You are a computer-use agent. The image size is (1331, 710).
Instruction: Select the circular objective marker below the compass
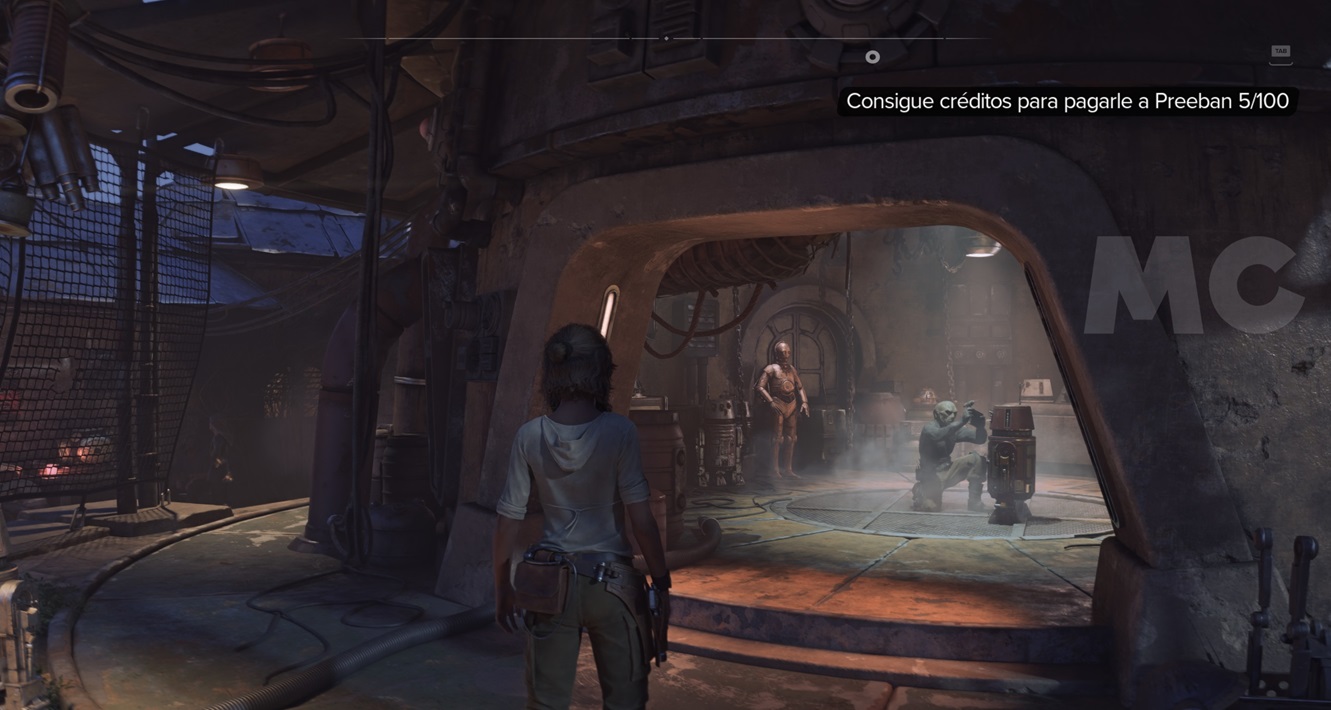coord(872,57)
